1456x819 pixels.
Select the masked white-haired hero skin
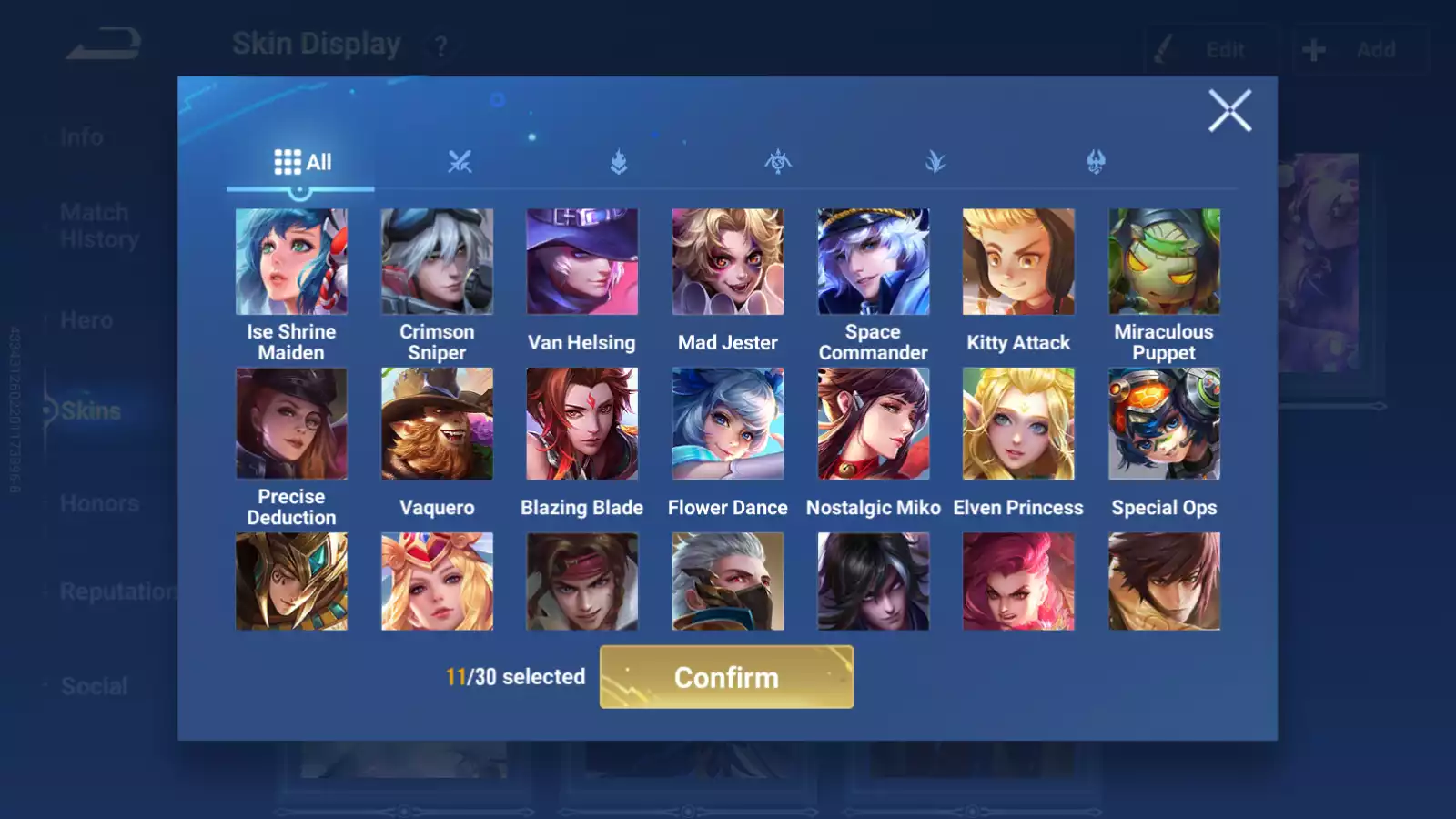728,581
